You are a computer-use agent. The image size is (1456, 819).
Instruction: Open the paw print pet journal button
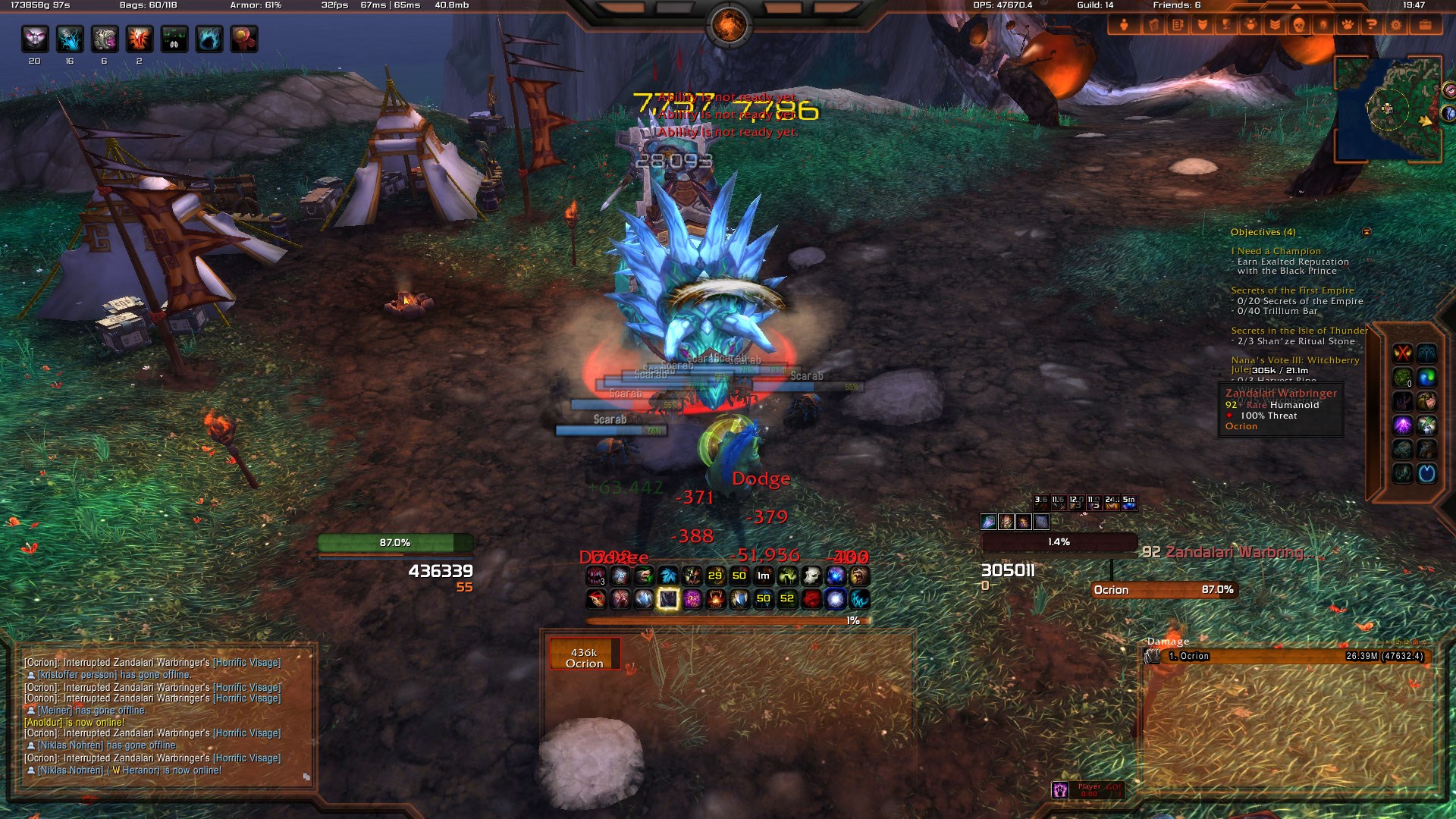1347,25
